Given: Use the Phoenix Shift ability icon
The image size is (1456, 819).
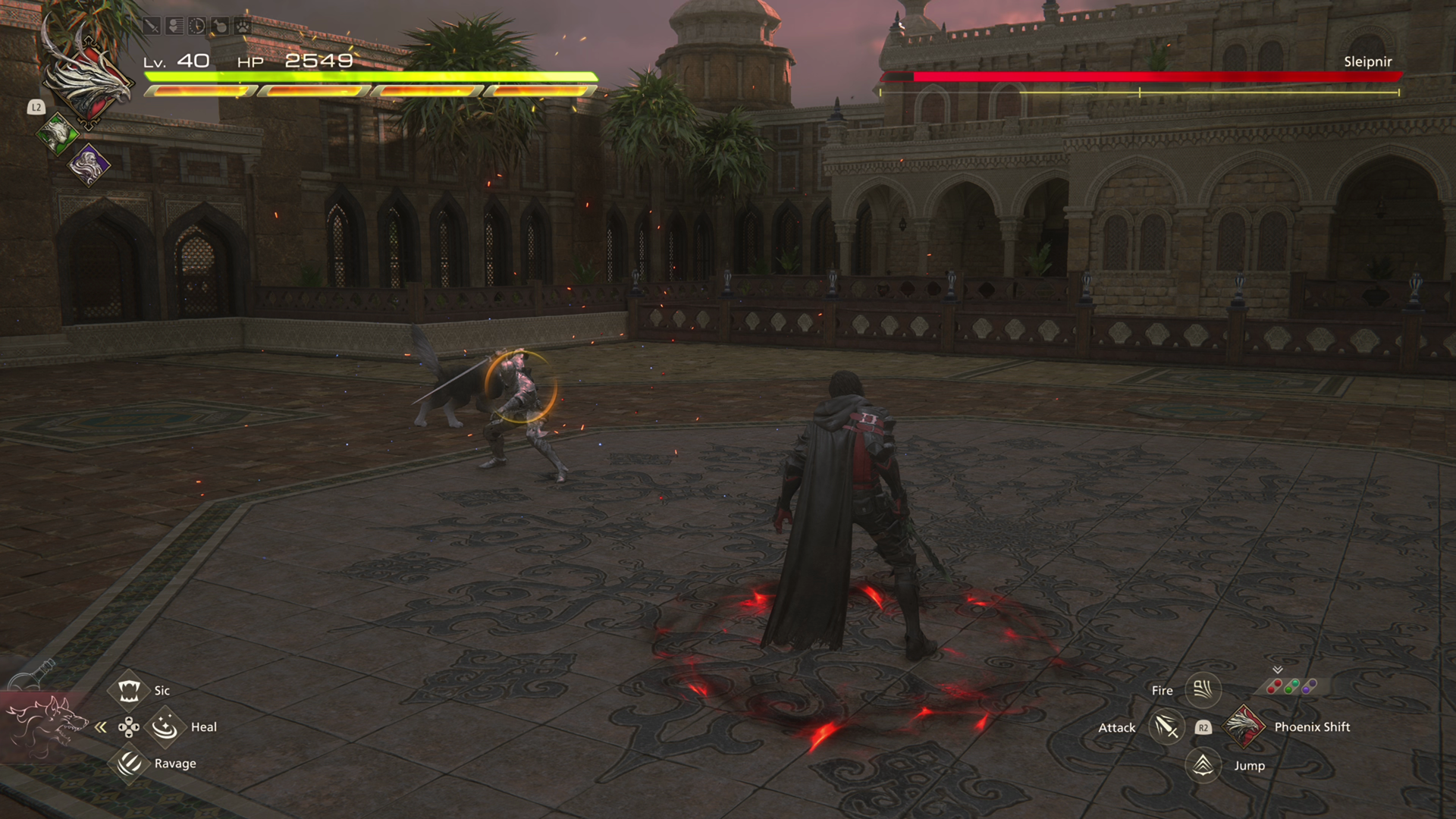Looking at the screenshot, I should tap(1244, 726).
